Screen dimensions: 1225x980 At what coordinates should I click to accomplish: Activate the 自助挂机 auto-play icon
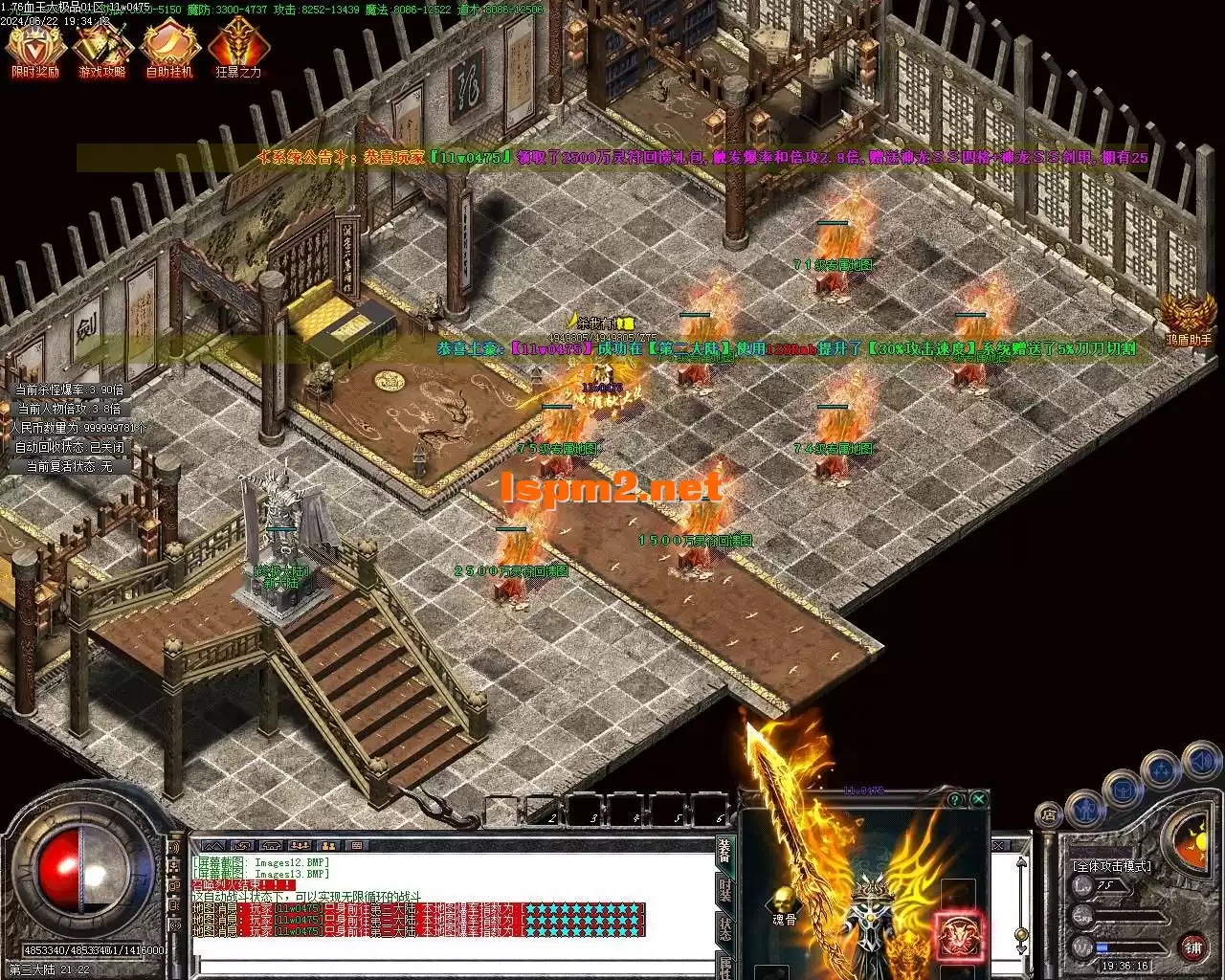pyautogui.click(x=169, y=49)
